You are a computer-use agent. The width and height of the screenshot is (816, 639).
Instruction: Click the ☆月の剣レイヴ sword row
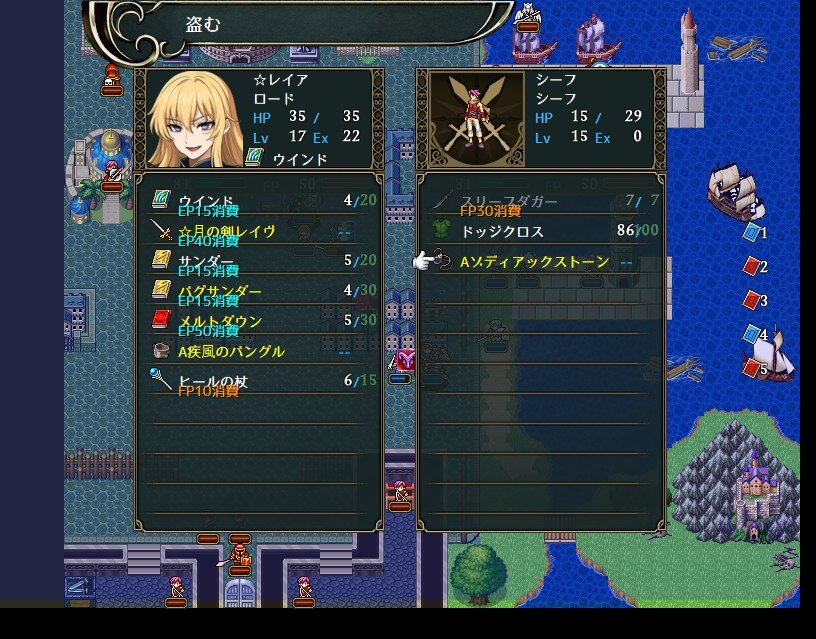pyautogui.click(x=258, y=231)
